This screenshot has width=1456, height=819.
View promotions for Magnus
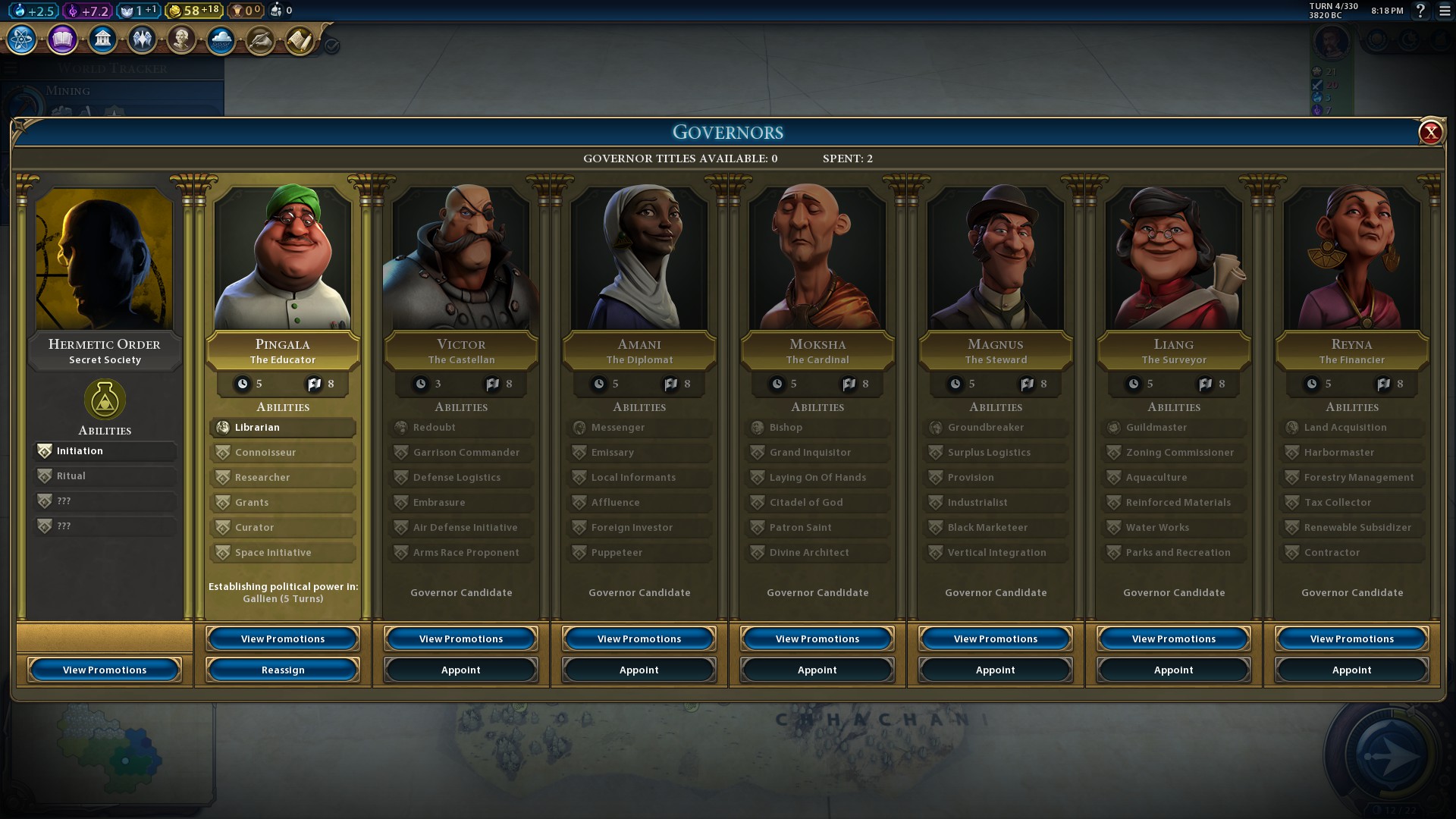996,639
